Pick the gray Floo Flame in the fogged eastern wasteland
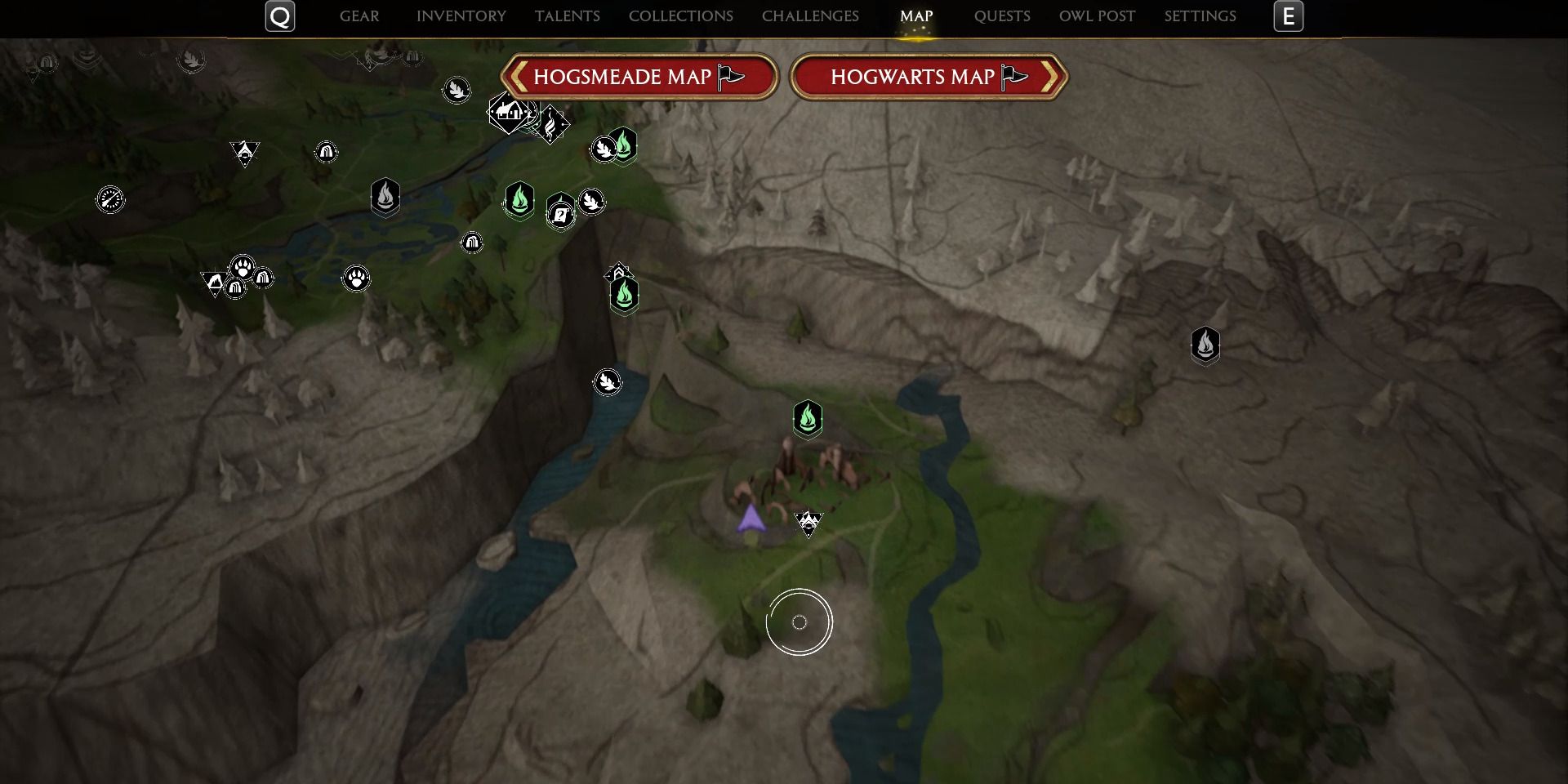 (x=1205, y=345)
